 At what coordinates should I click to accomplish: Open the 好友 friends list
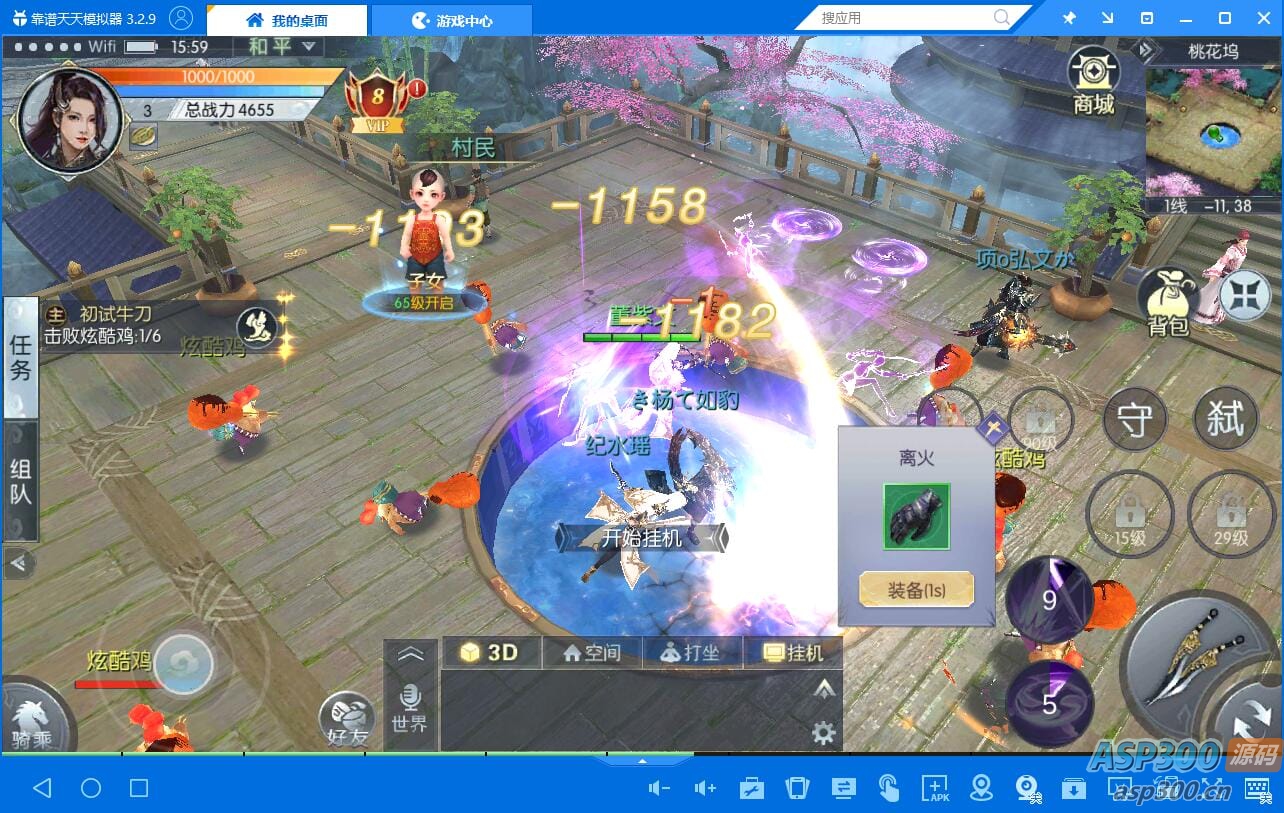(x=347, y=722)
